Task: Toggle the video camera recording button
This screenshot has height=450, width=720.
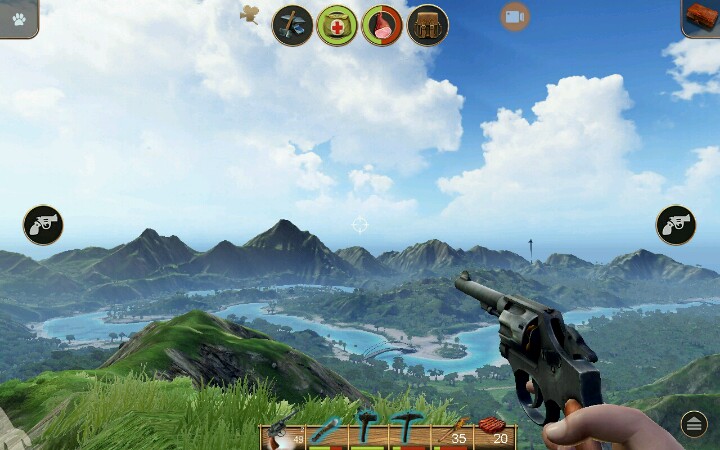Action: (x=515, y=16)
